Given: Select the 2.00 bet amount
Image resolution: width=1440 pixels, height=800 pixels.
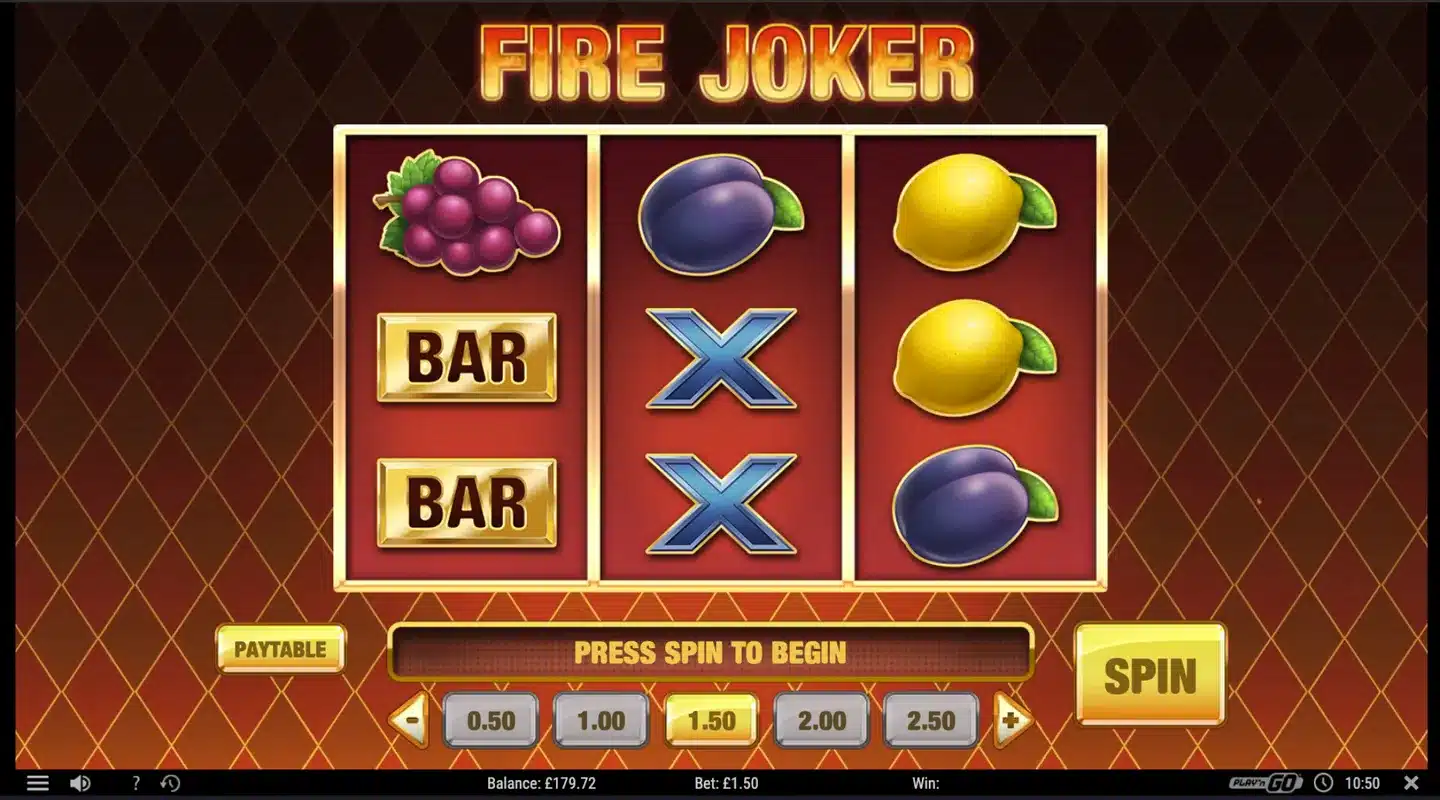Looking at the screenshot, I should click(821, 719).
